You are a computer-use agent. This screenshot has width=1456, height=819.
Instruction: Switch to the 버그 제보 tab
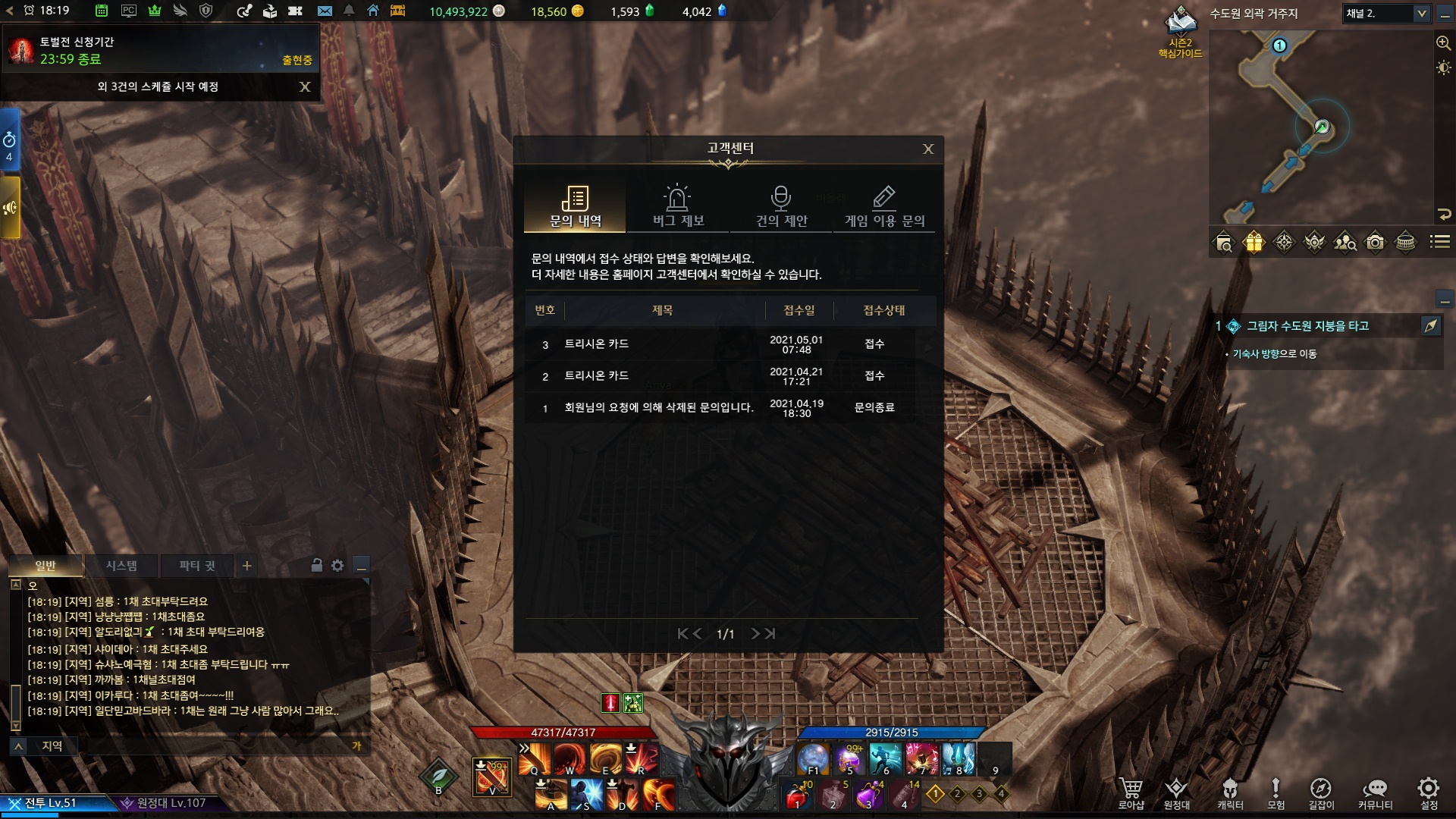point(678,206)
